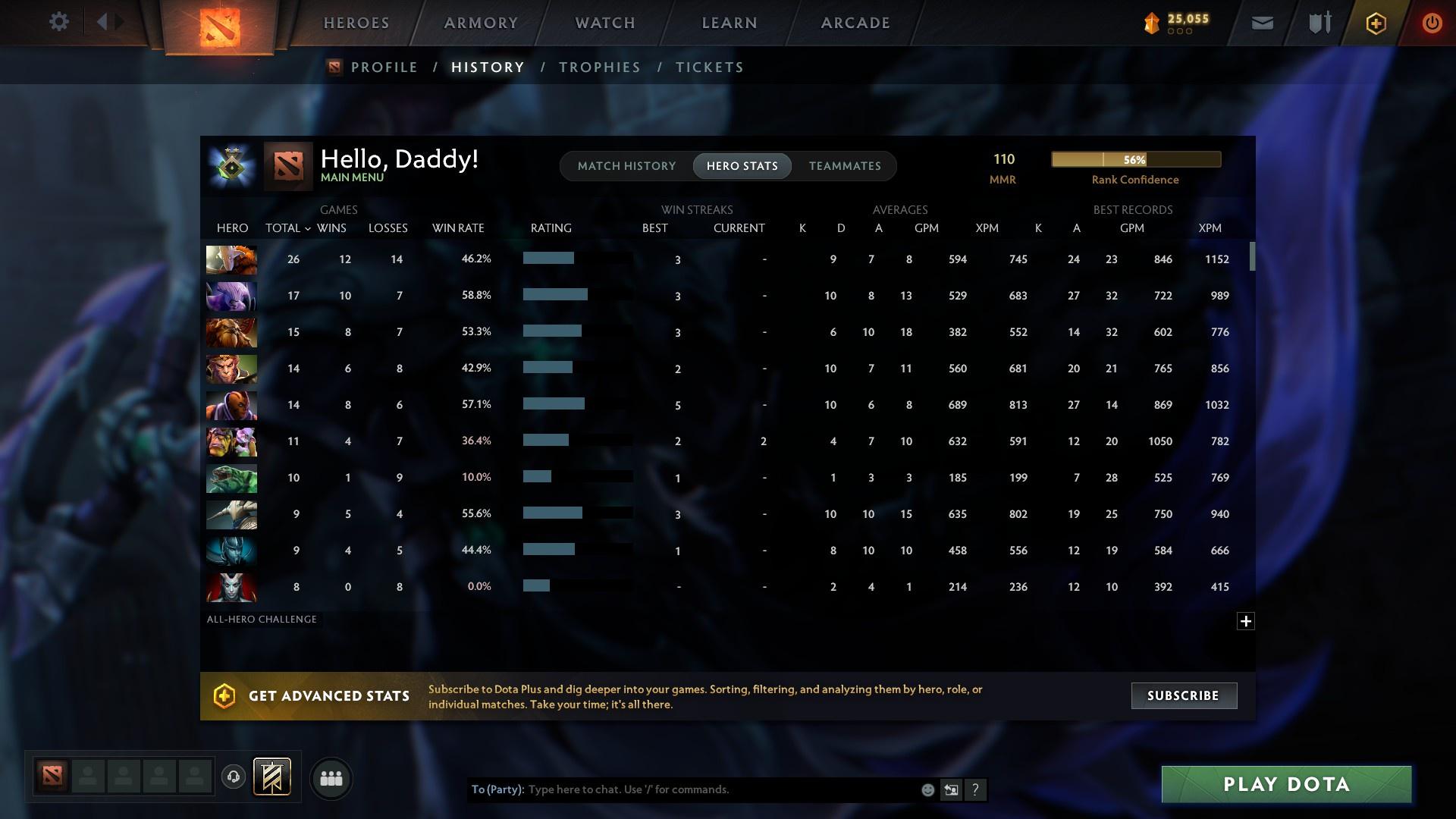Open Dota Plus via the hexagon plus icon

coord(1376,23)
